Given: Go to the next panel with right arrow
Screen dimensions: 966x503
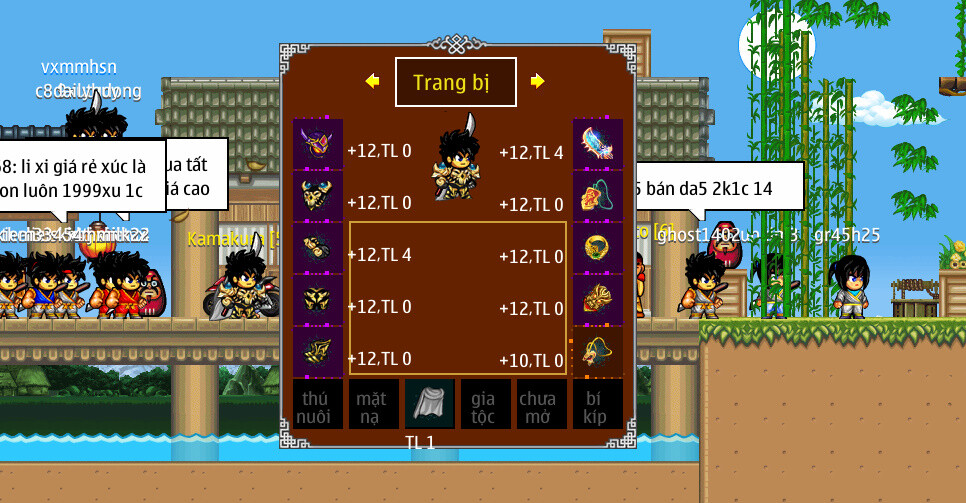Looking at the screenshot, I should (537, 81).
